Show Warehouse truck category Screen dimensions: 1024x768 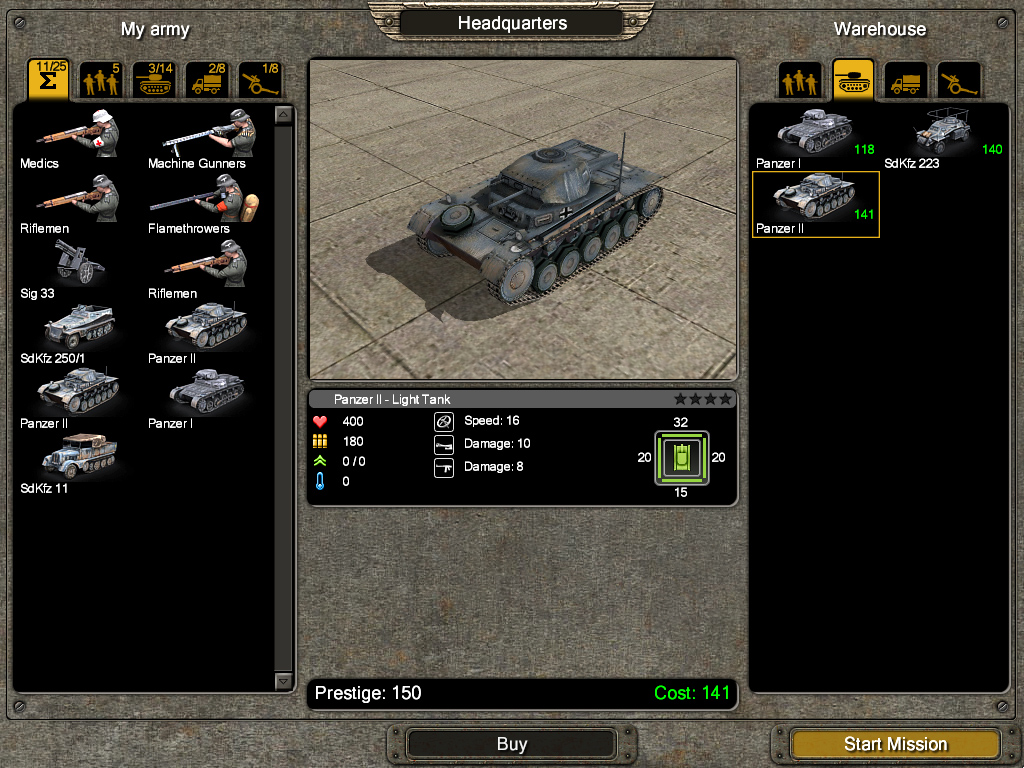tap(906, 81)
